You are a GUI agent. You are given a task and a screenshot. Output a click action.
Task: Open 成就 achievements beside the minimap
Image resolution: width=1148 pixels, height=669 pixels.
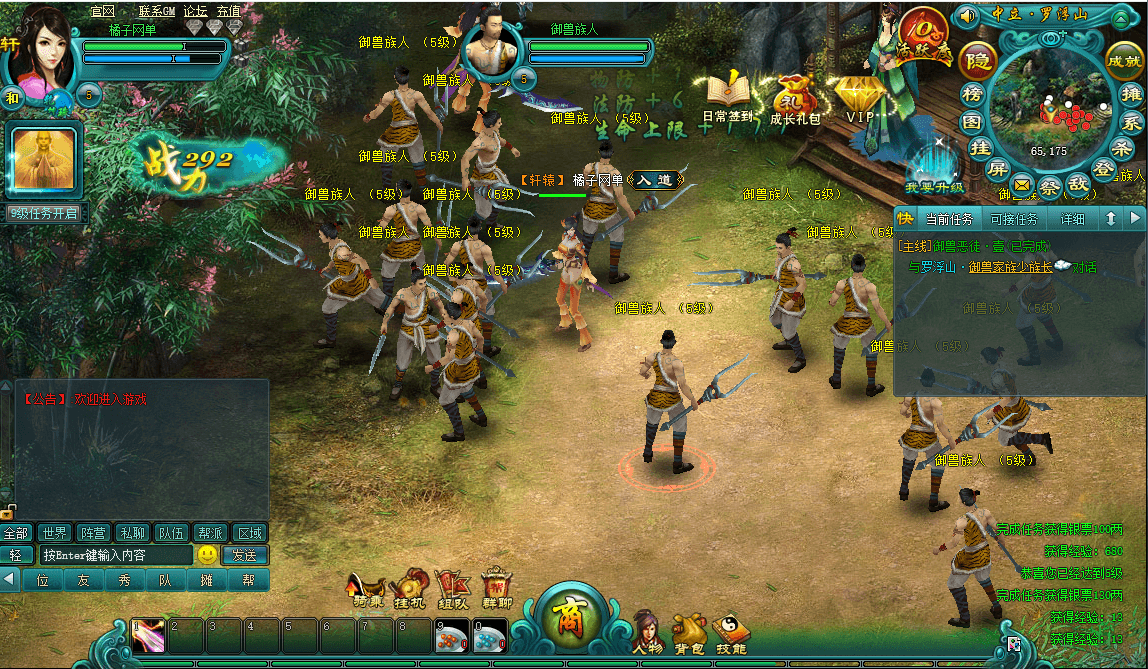click(1124, 61)
